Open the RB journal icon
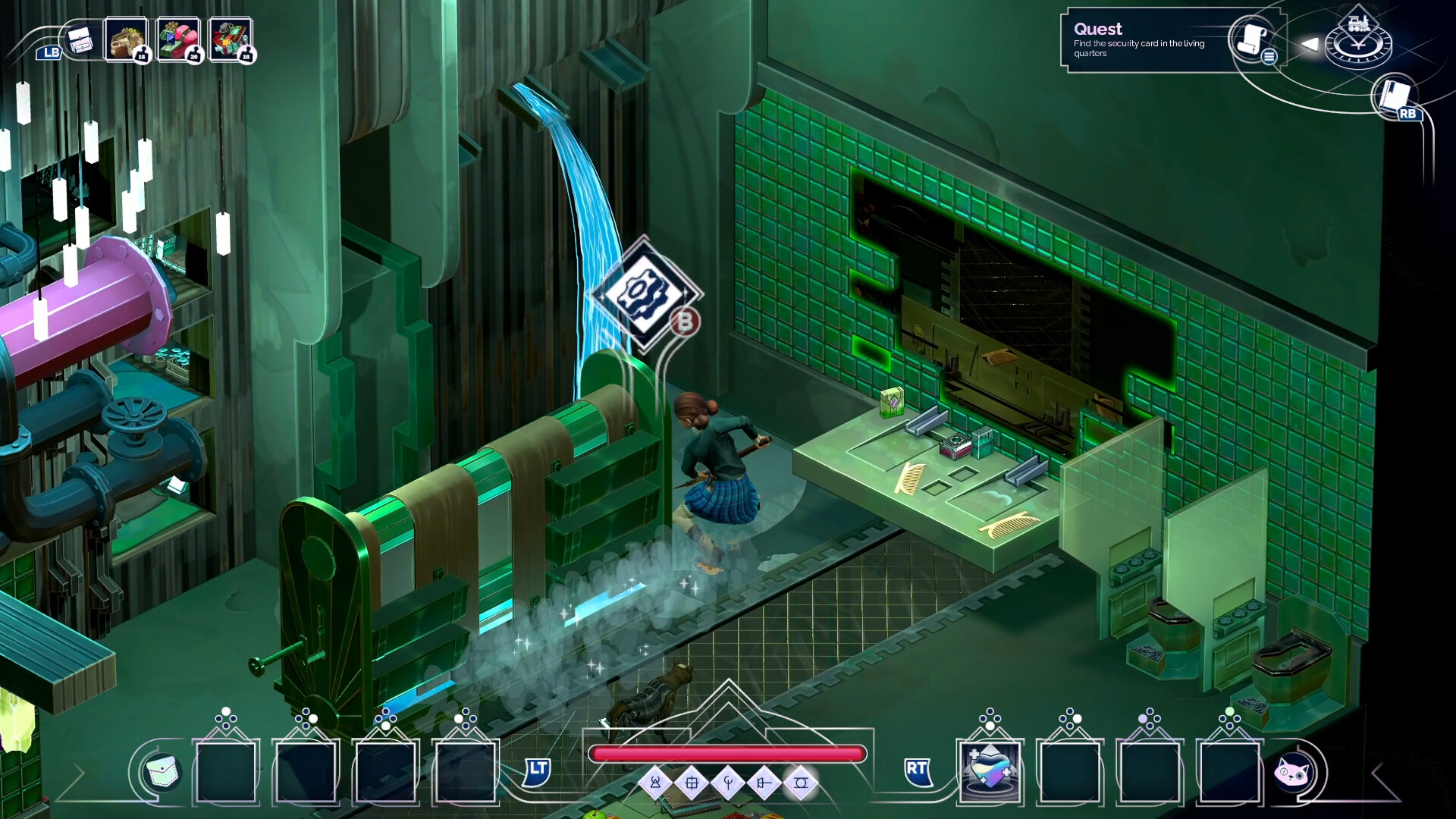The height and width of the screenshot is (819, 1456). click(1394, 96)
